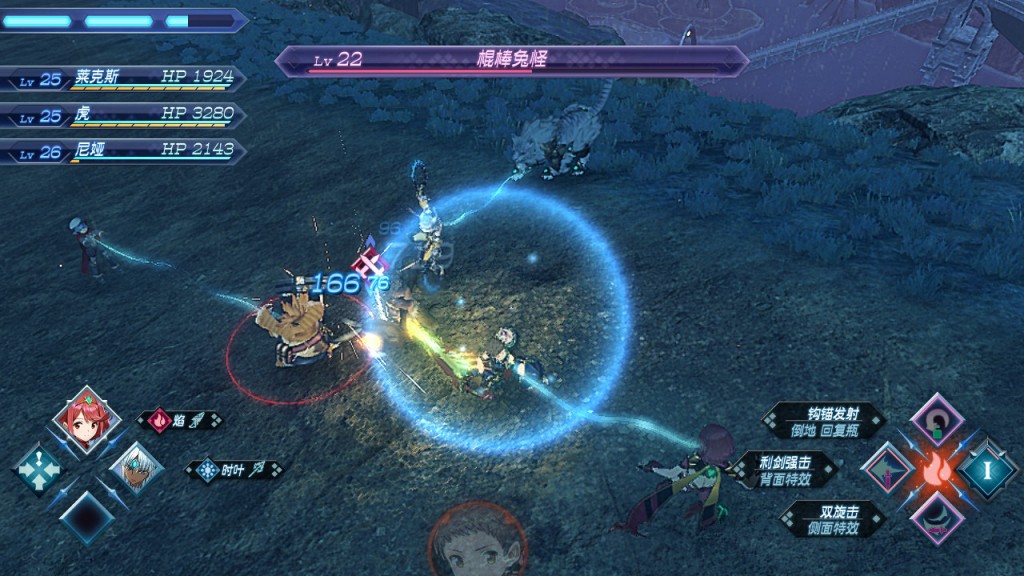Select Pyra's red-haired blade portrait
The height and width of the screenshot is (576, 1024).
pyautogui.click(x=85, y=419)
